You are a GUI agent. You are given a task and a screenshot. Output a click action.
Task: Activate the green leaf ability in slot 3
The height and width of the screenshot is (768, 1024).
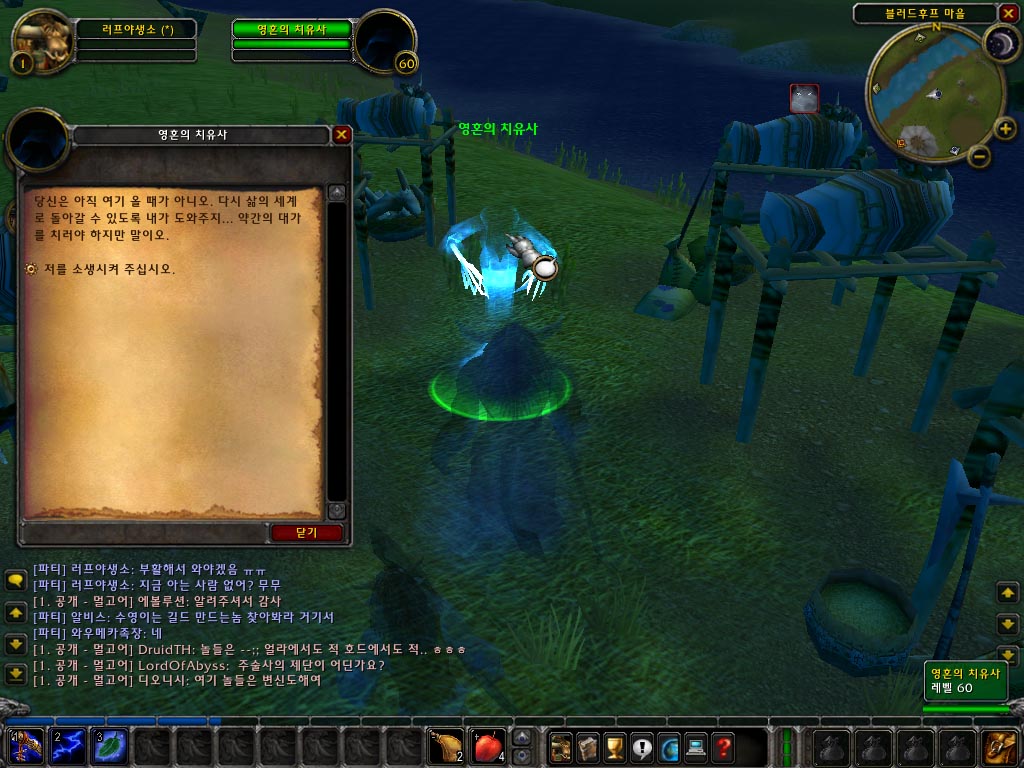[109, 747]
